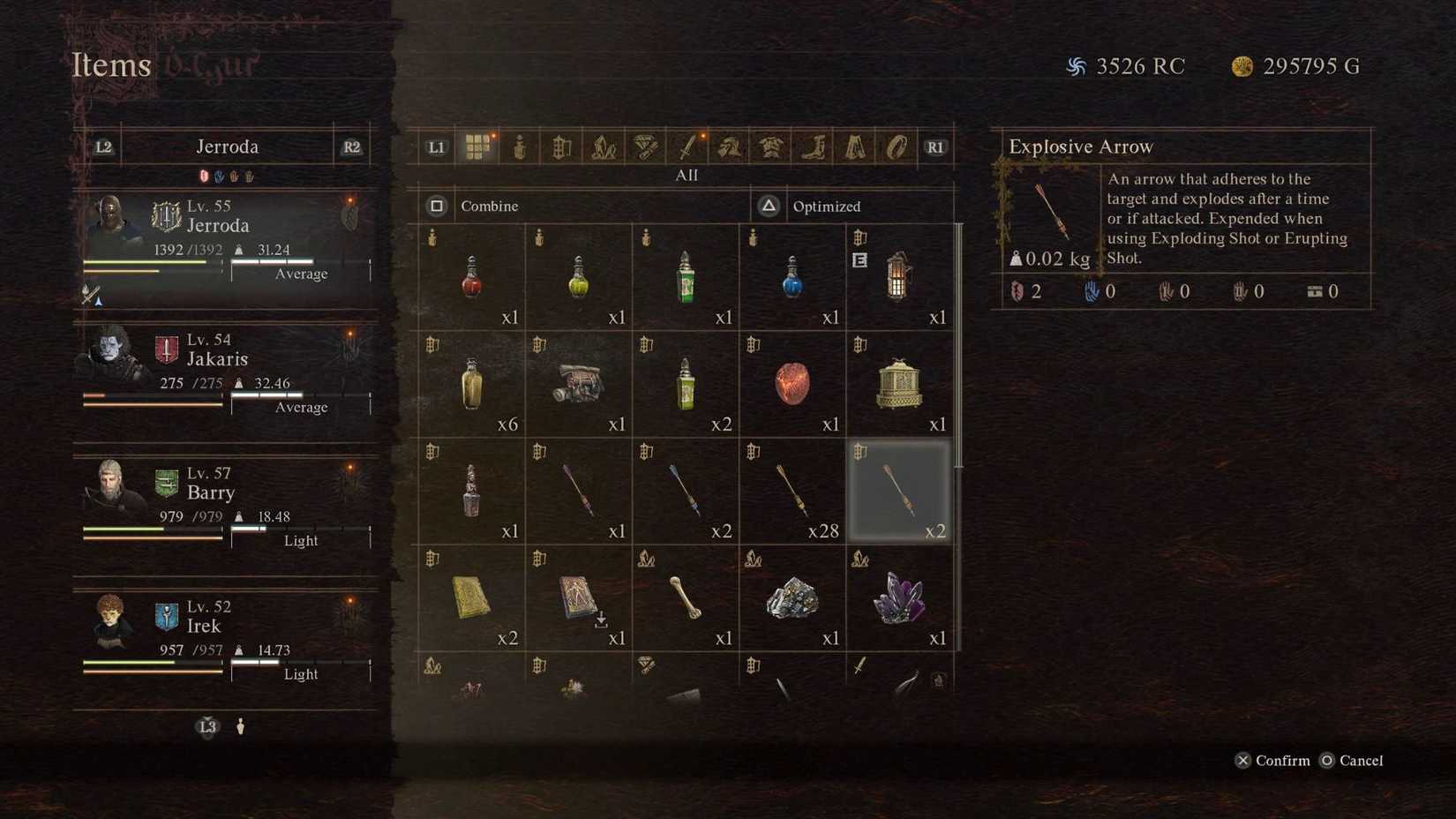Switch to the All tab
Screen dimensions: 1456x819
point(687,176)
